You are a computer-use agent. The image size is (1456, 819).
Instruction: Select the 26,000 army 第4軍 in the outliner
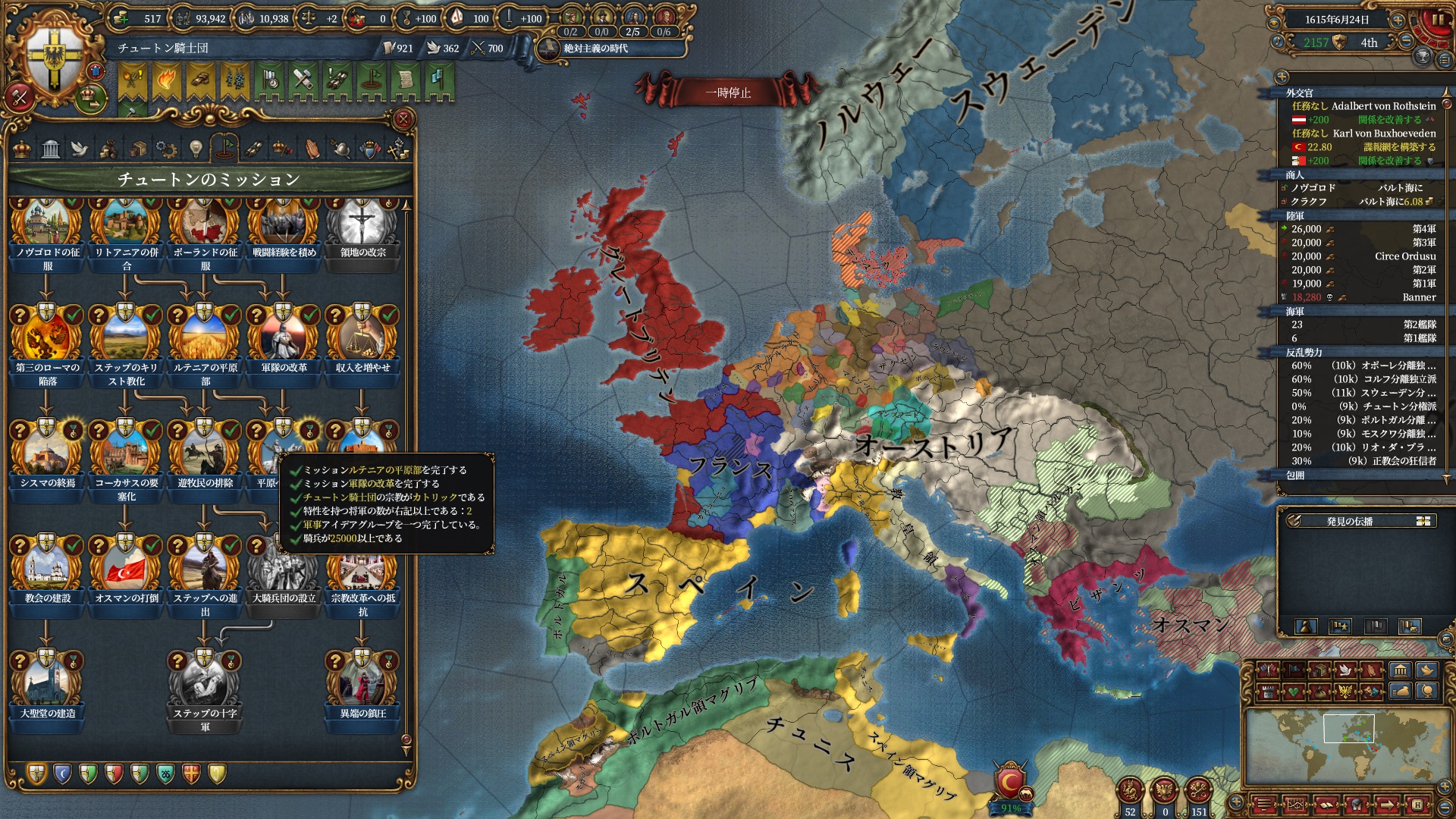[1357, 229]
